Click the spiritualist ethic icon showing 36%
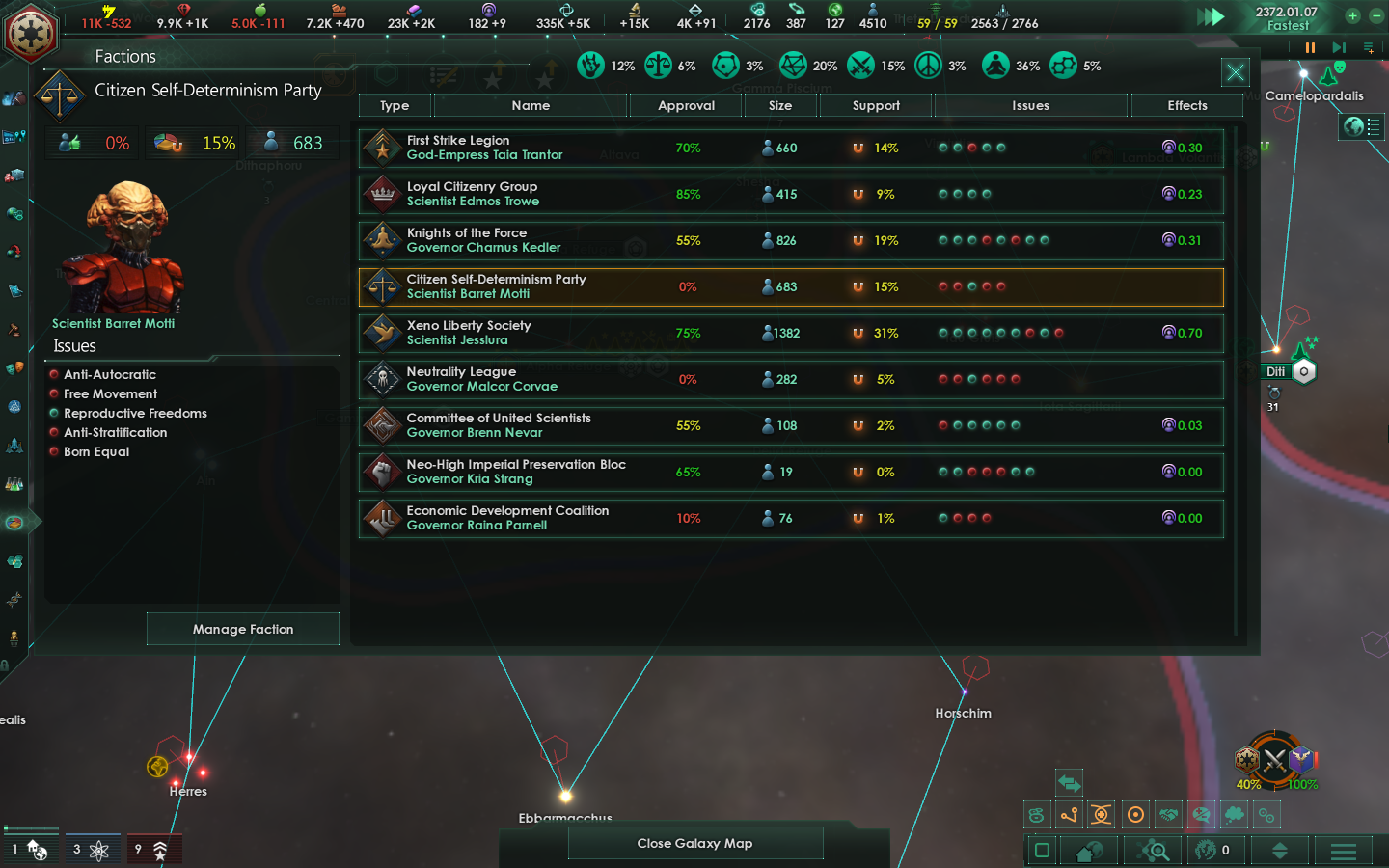This screenshot has width=1389, height=868. click(x=995, y=66)
